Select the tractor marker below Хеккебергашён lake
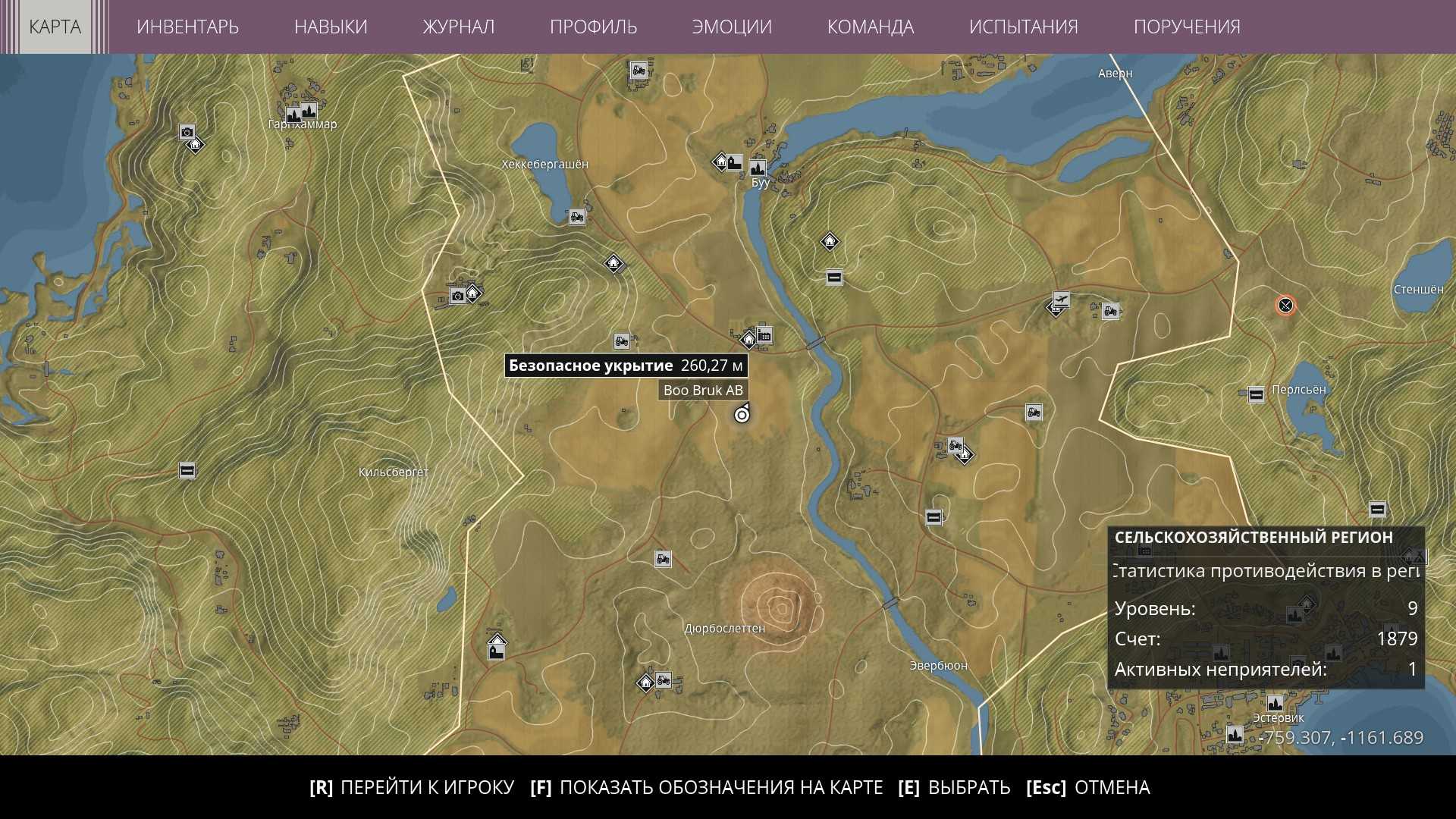The height and width of the screenshot is (819, 1456). 577,217
